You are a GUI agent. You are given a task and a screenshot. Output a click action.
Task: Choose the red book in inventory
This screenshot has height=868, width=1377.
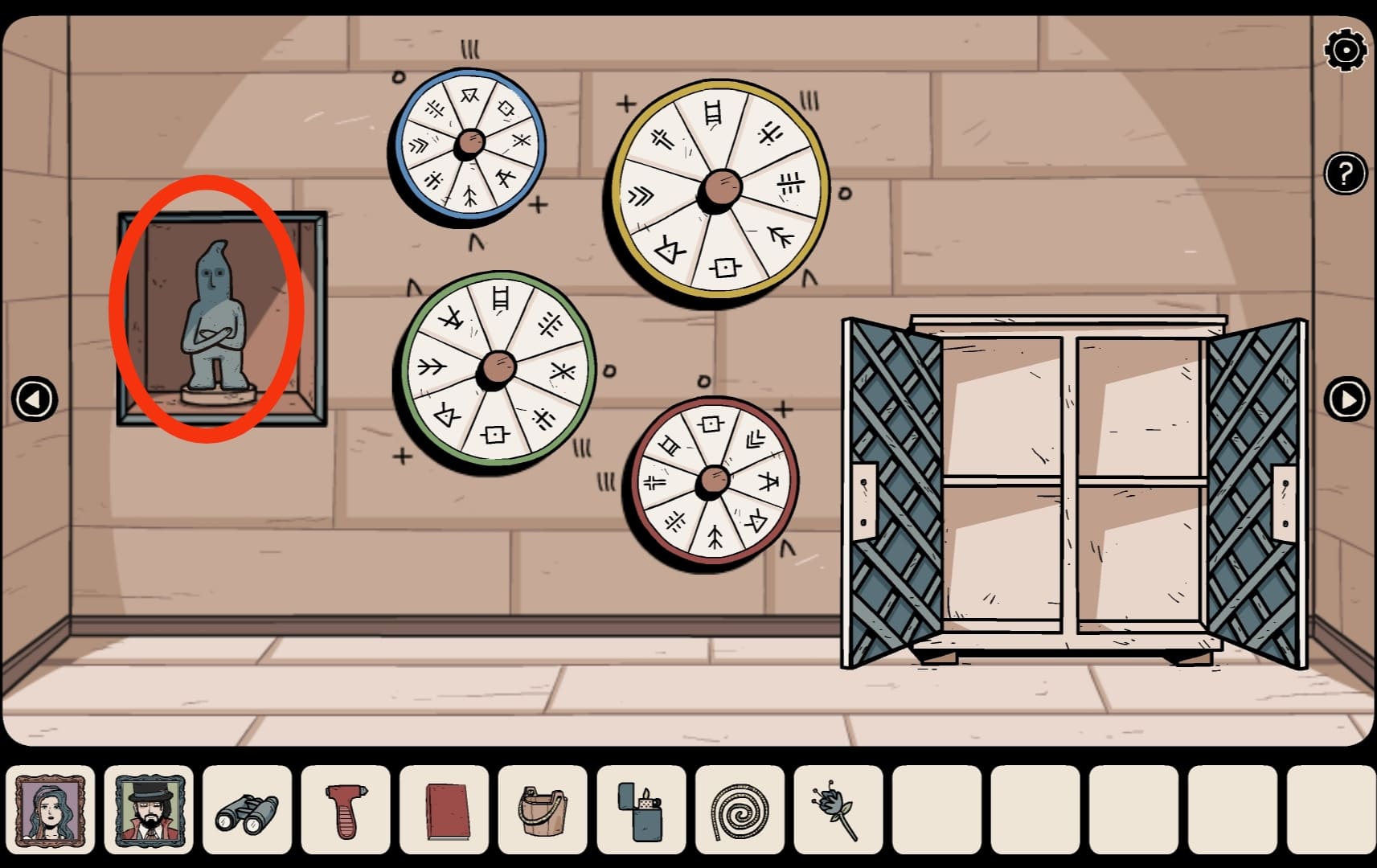click(445, 811)
